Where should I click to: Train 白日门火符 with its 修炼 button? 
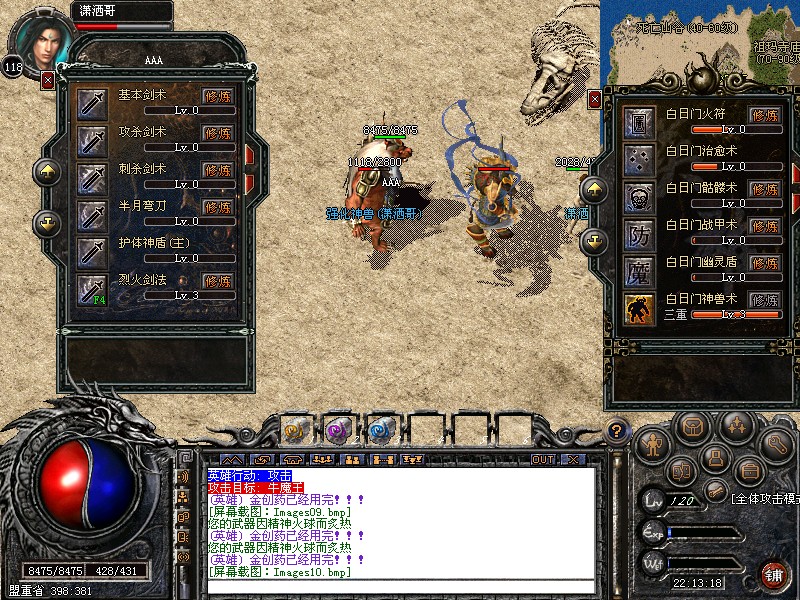[765, 116]
